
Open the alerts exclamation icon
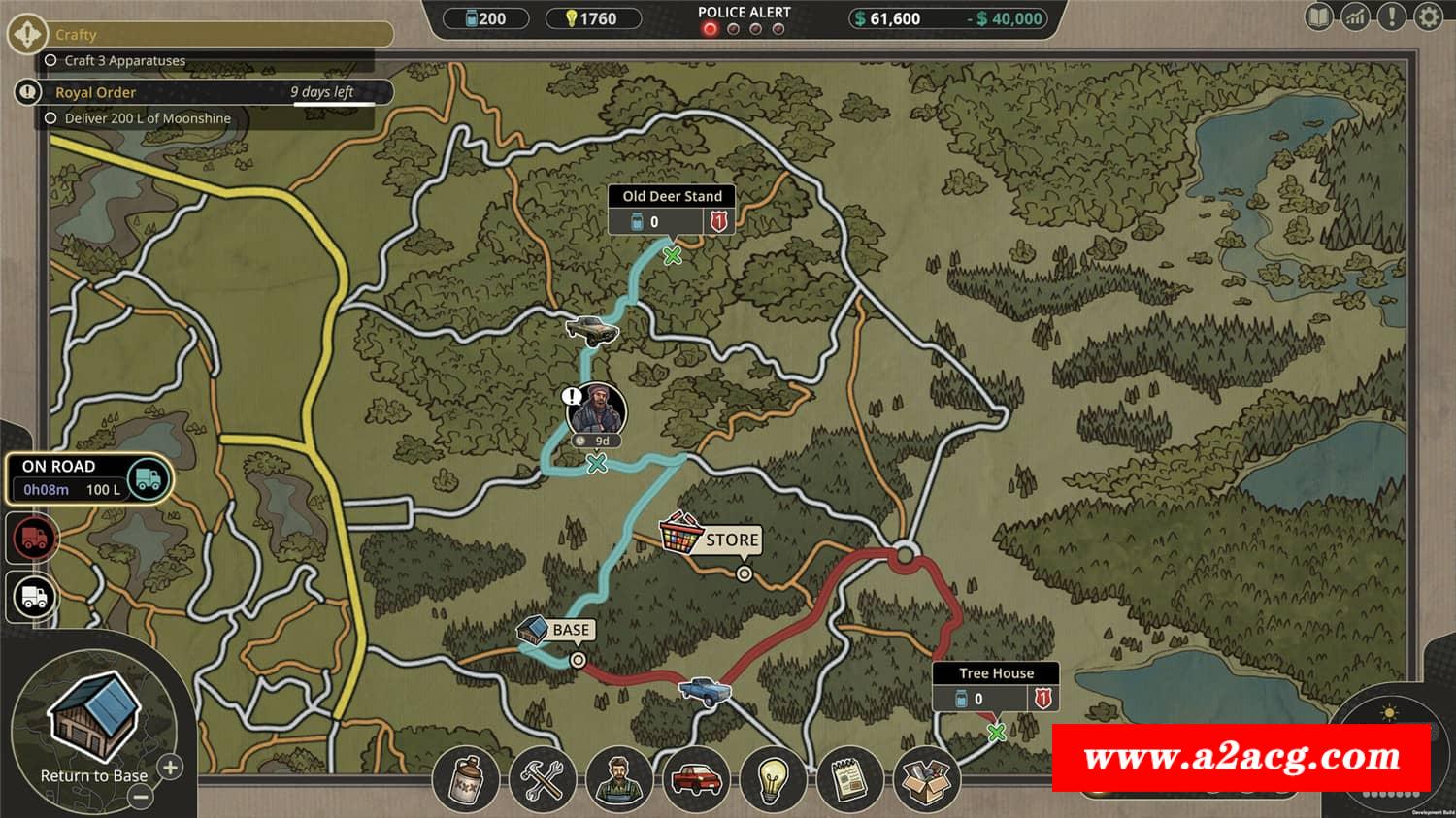pos(1392,16)
